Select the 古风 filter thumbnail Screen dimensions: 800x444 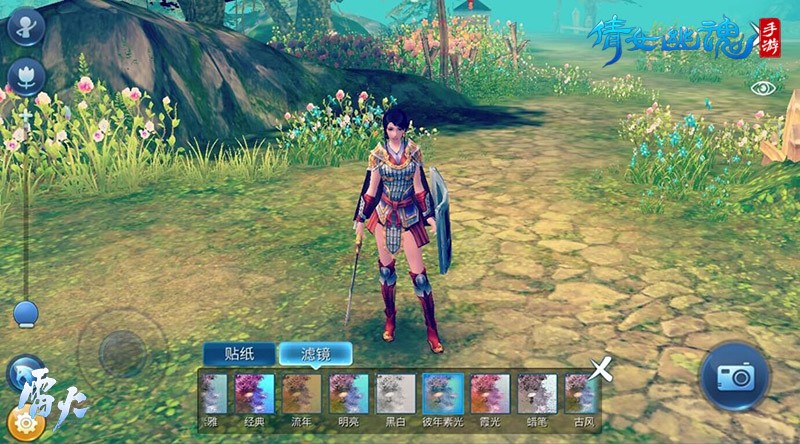(580, 400)
